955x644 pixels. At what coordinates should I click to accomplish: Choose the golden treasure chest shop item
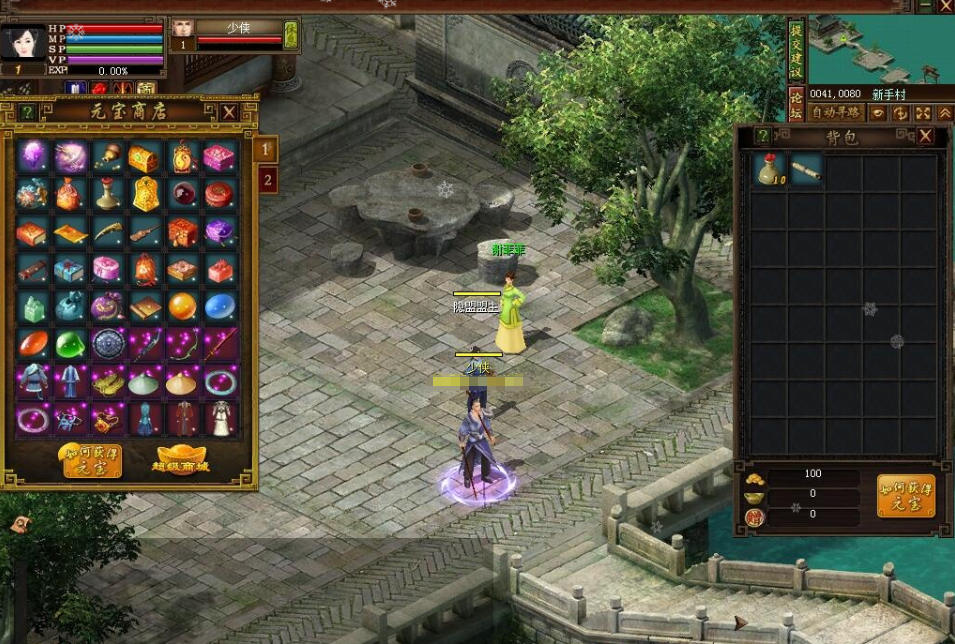144,156
